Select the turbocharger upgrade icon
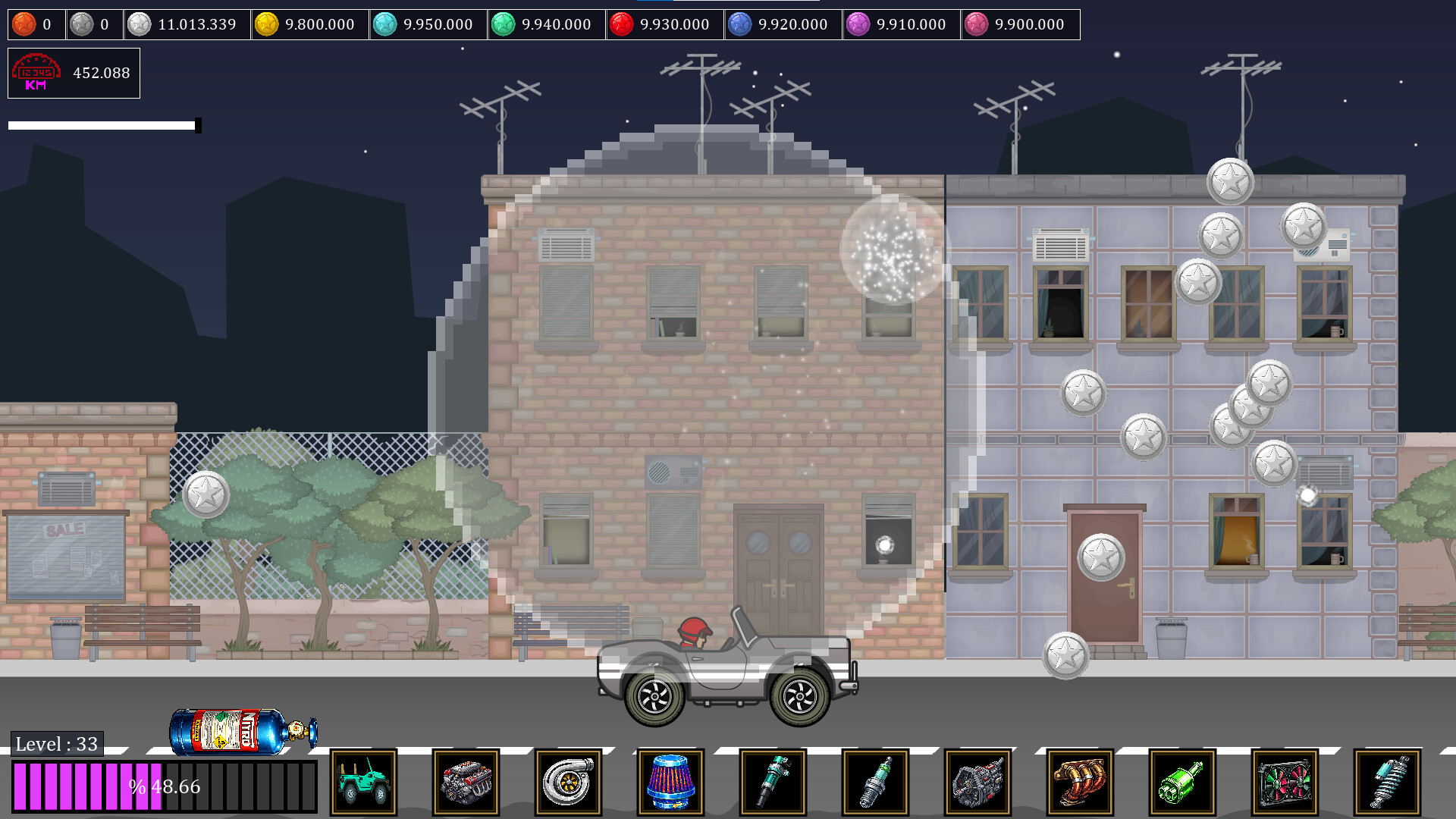 pyautogui.click(x=569, y=782)
